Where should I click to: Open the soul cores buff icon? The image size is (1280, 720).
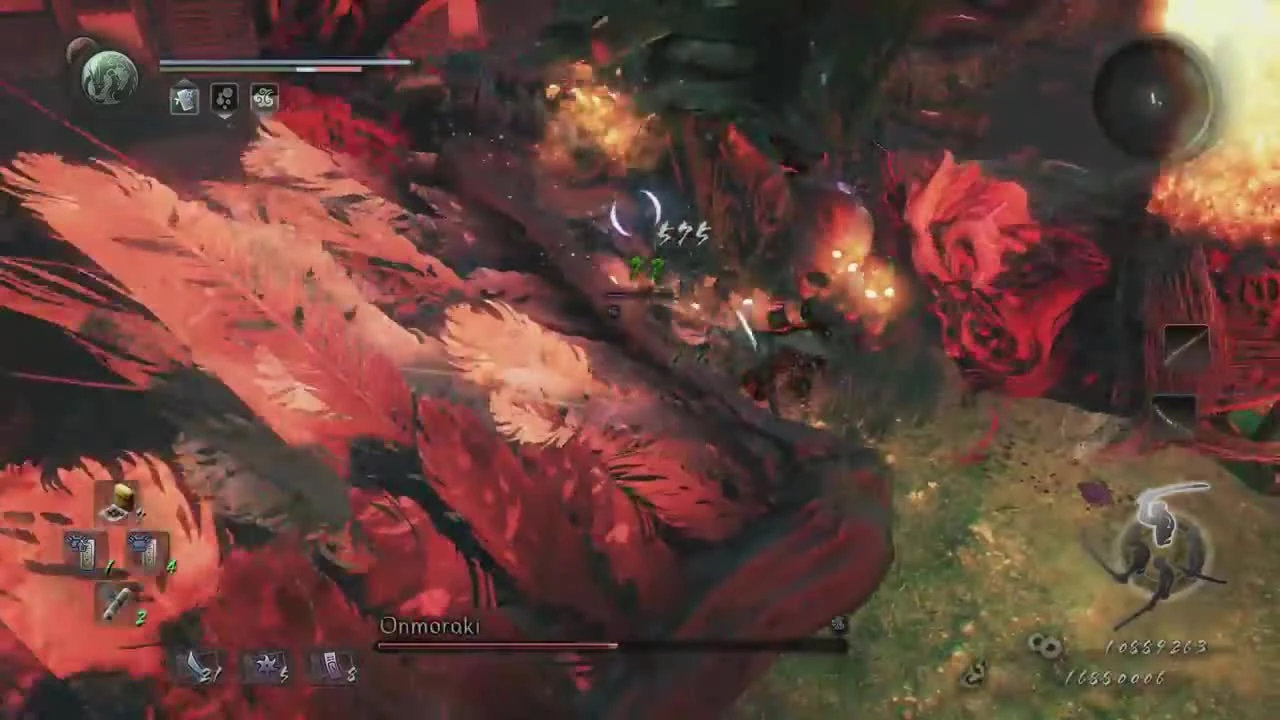click(225, 98)
